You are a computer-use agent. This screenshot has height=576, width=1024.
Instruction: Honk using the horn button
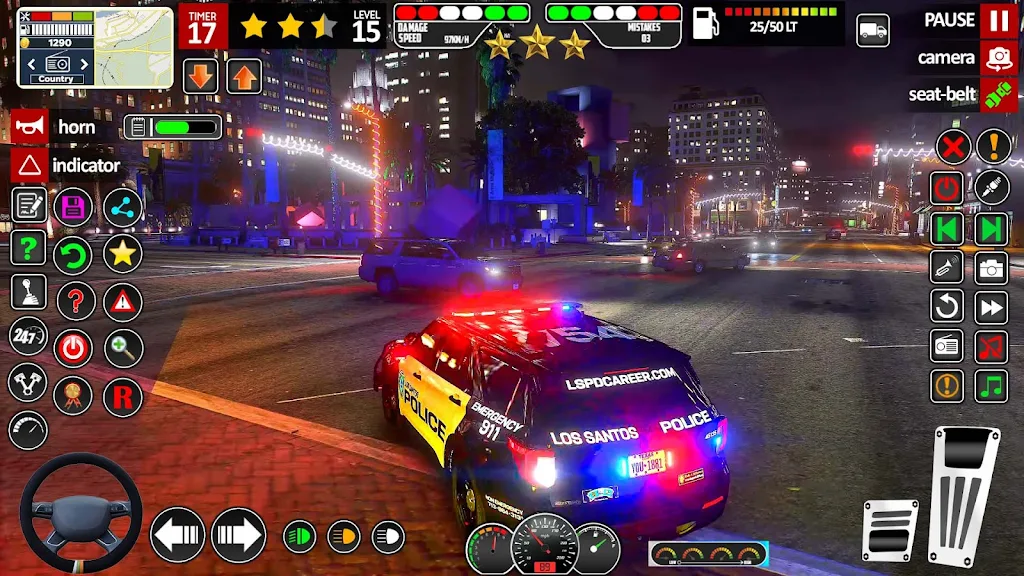click(x=29, y=127)
